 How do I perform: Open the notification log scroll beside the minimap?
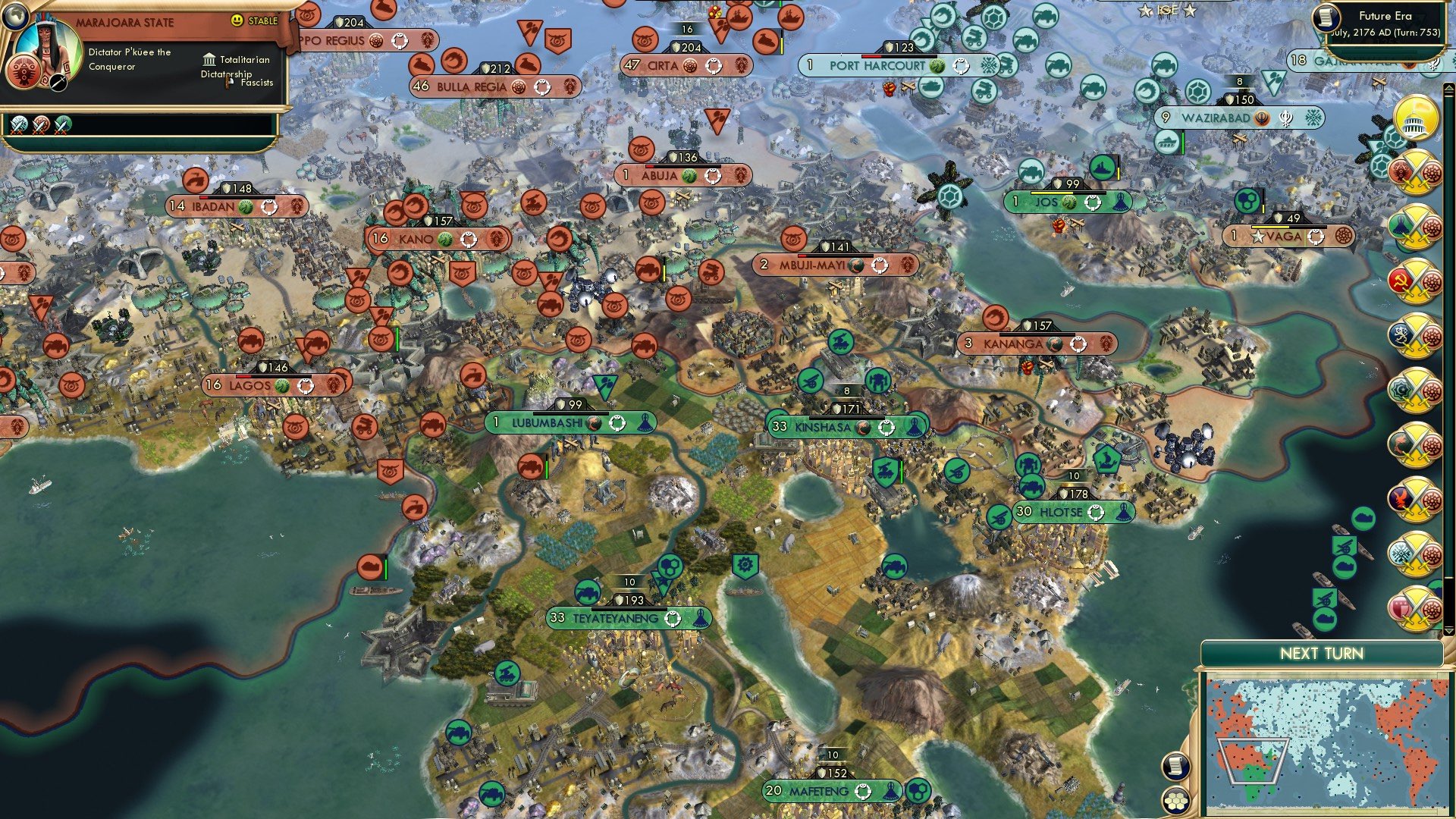(1174, 766)
